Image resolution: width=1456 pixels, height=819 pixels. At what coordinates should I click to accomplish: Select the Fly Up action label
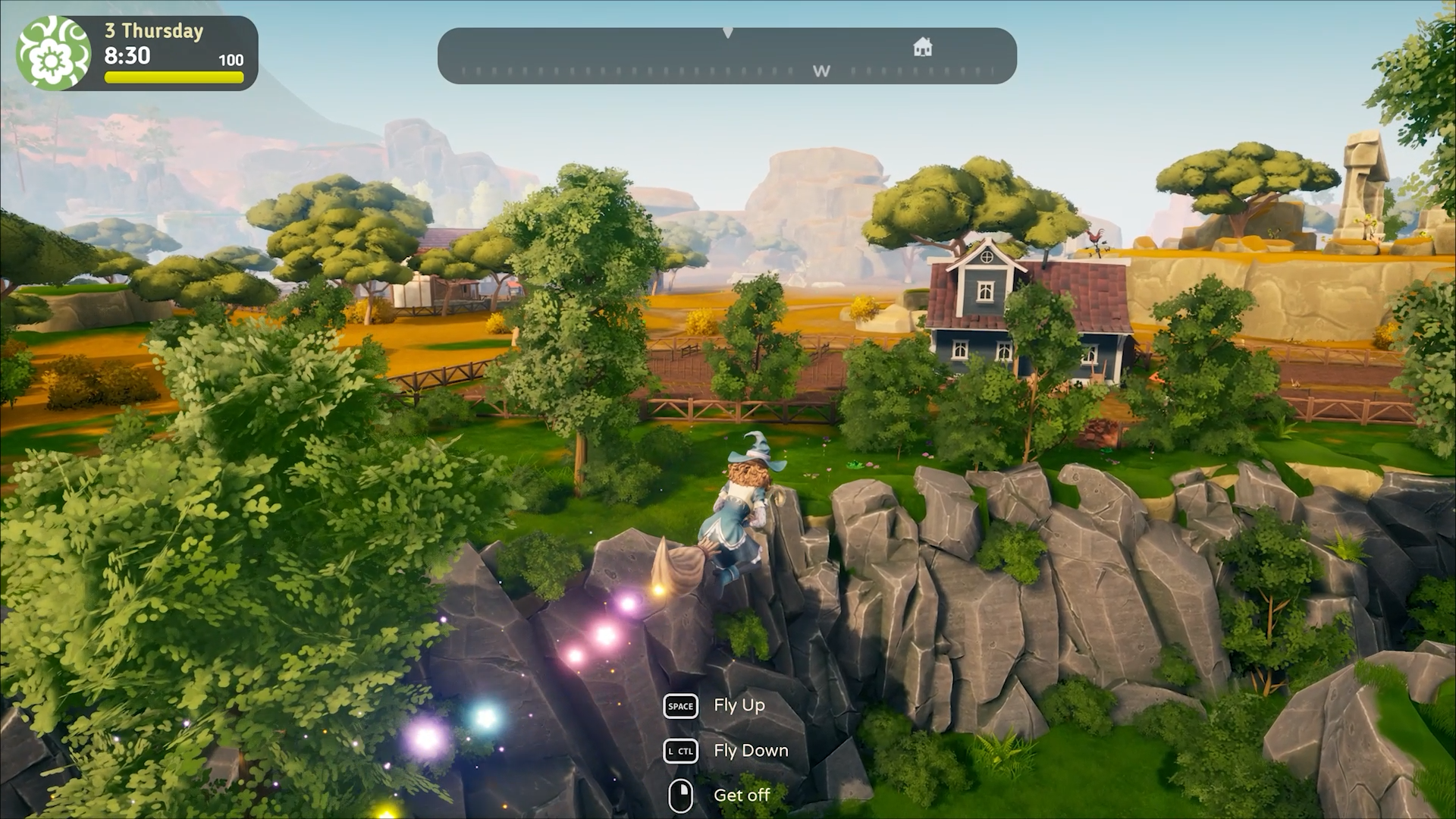pos(738,706)
